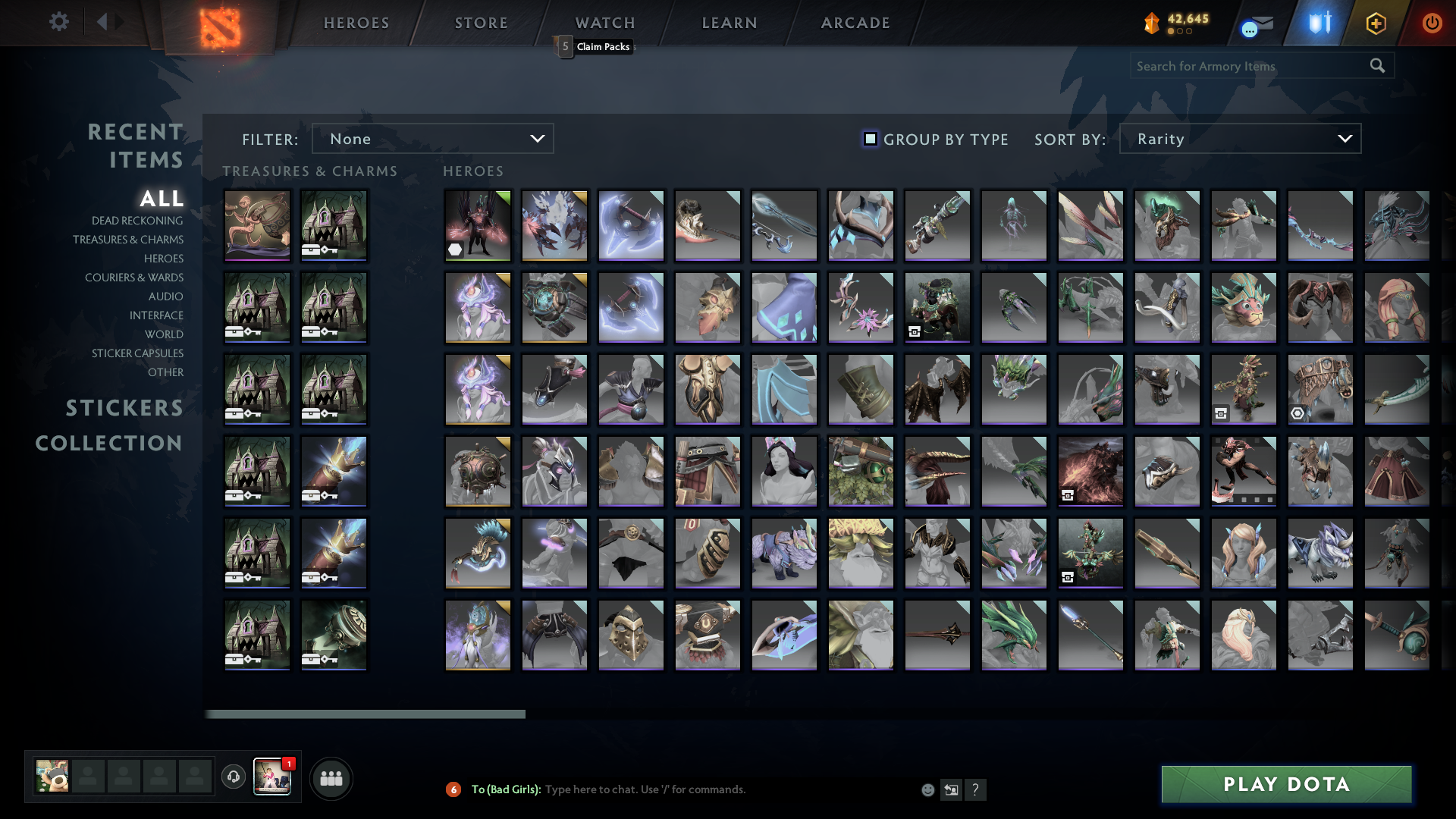Click the question mark help icon near chat
This screenshot has height=819, width=1456.
click(977, 789)
